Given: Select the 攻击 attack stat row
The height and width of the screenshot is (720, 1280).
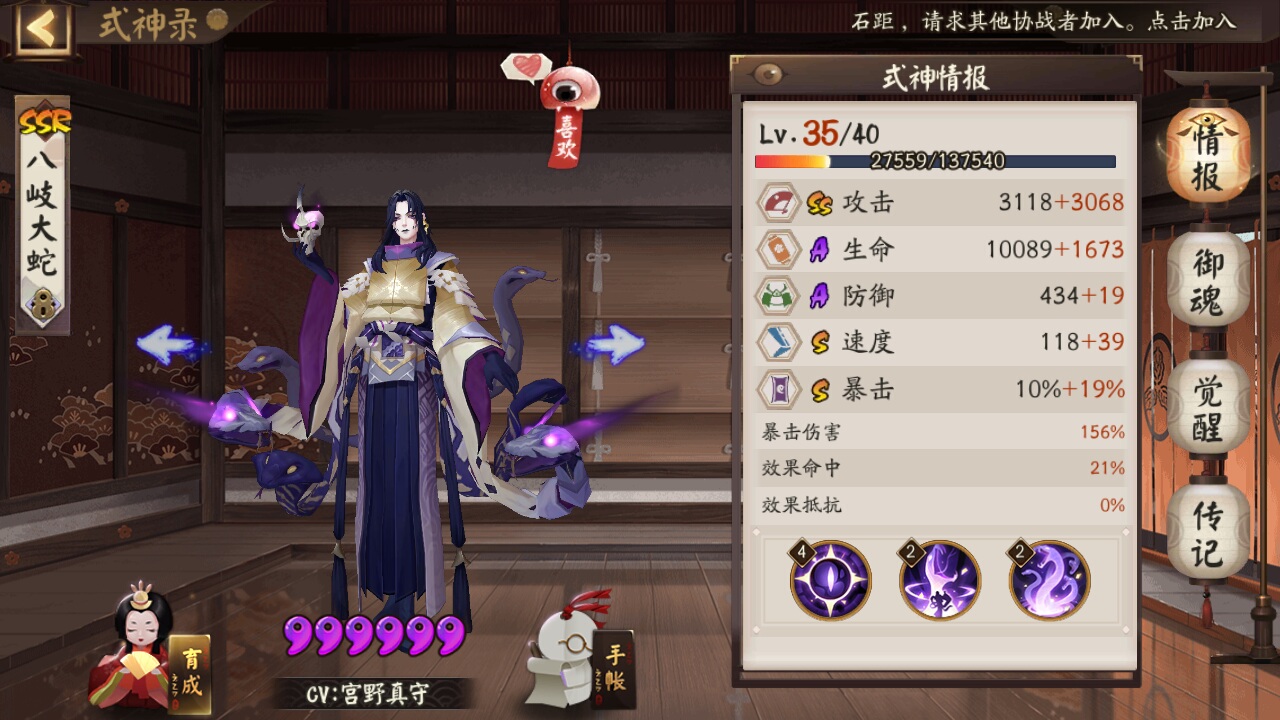Looking at the screenshot, I should coord(940,203).
